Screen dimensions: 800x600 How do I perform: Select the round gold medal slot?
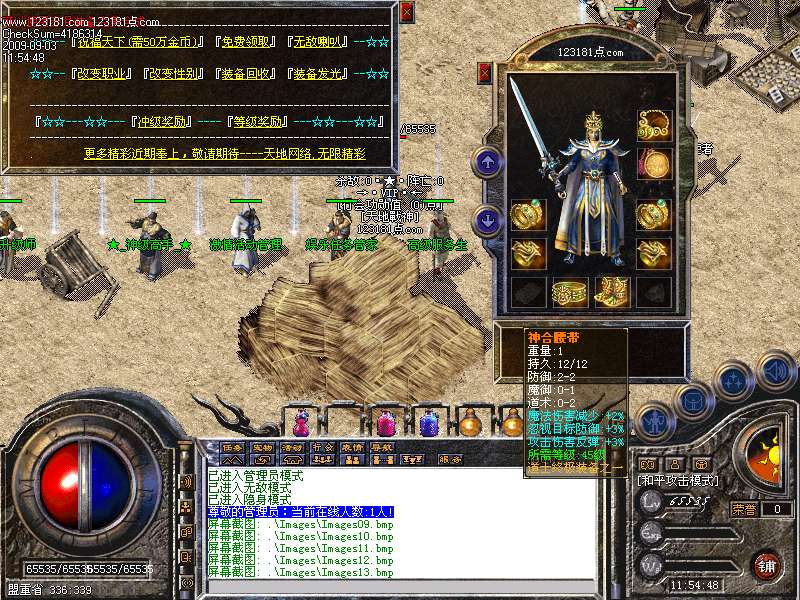[x=654, y=163]
